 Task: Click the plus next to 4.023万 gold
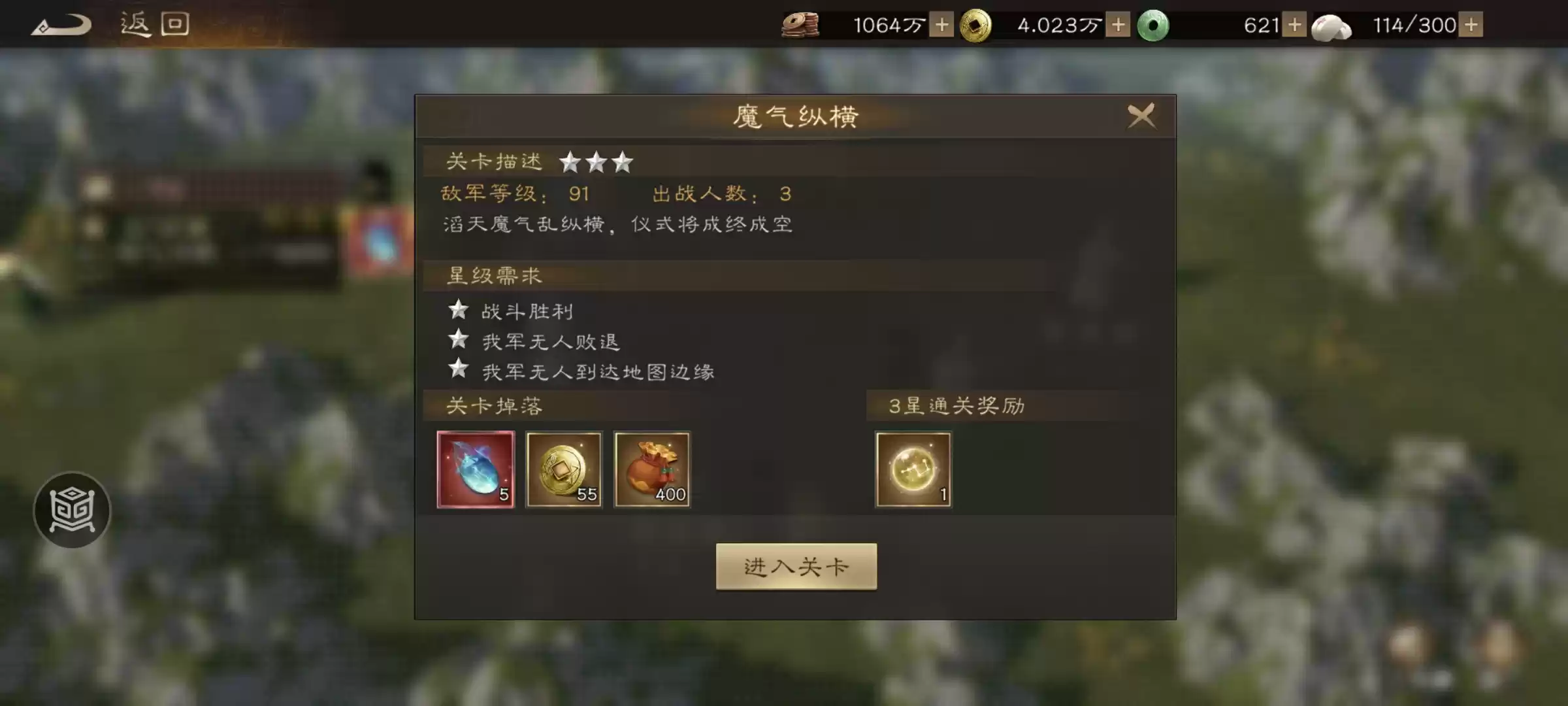tap(1119, 25)
